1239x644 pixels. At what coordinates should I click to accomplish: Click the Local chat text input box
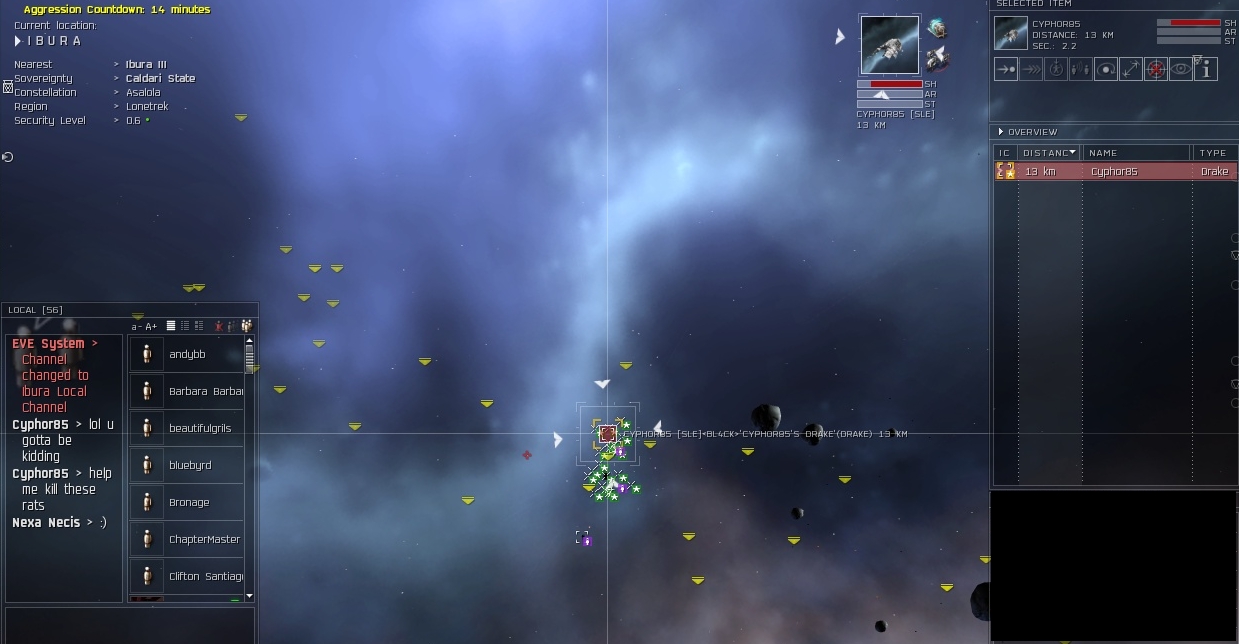128,623
